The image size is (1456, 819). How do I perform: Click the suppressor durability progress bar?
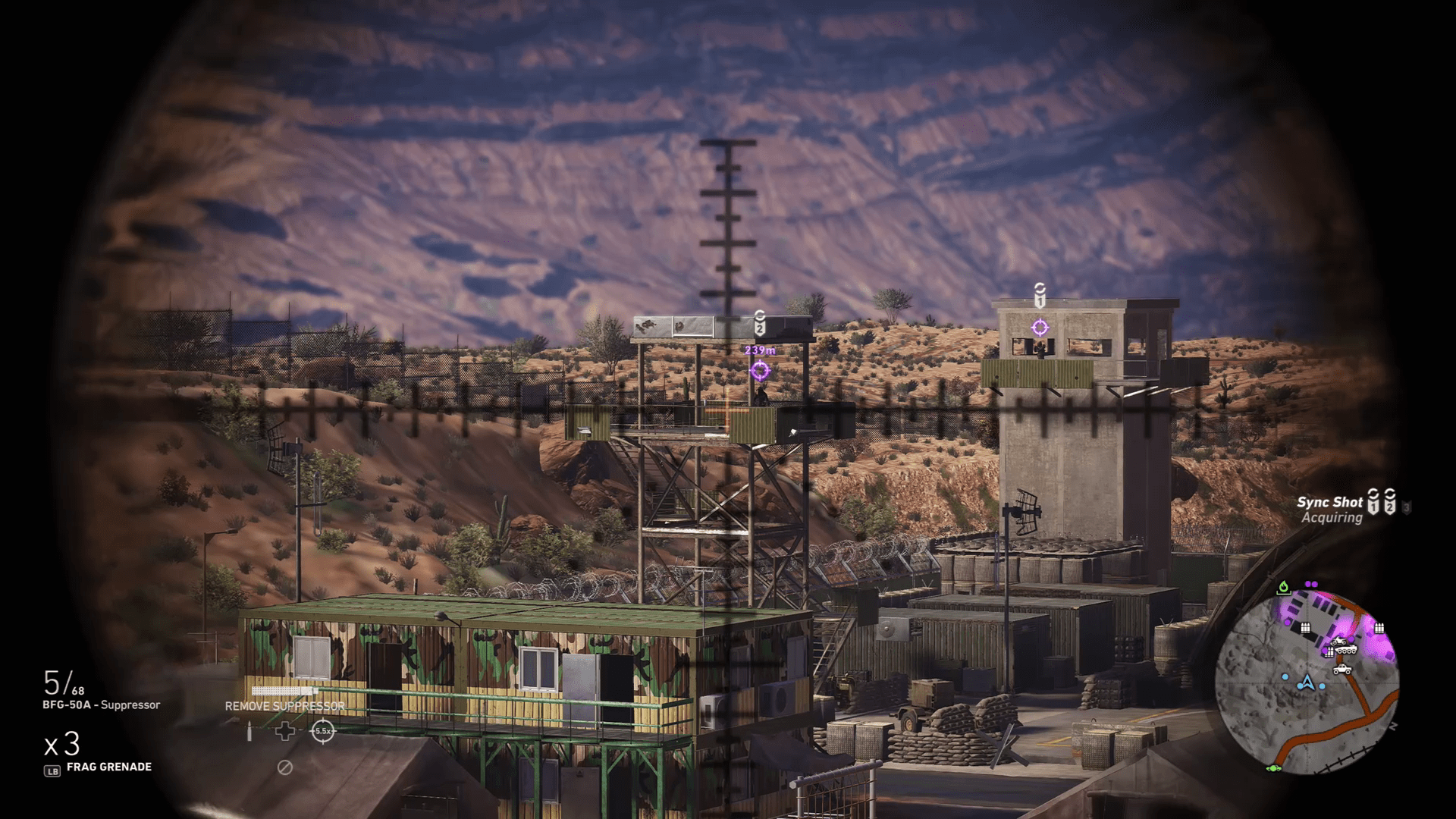(x=284, y=691)
